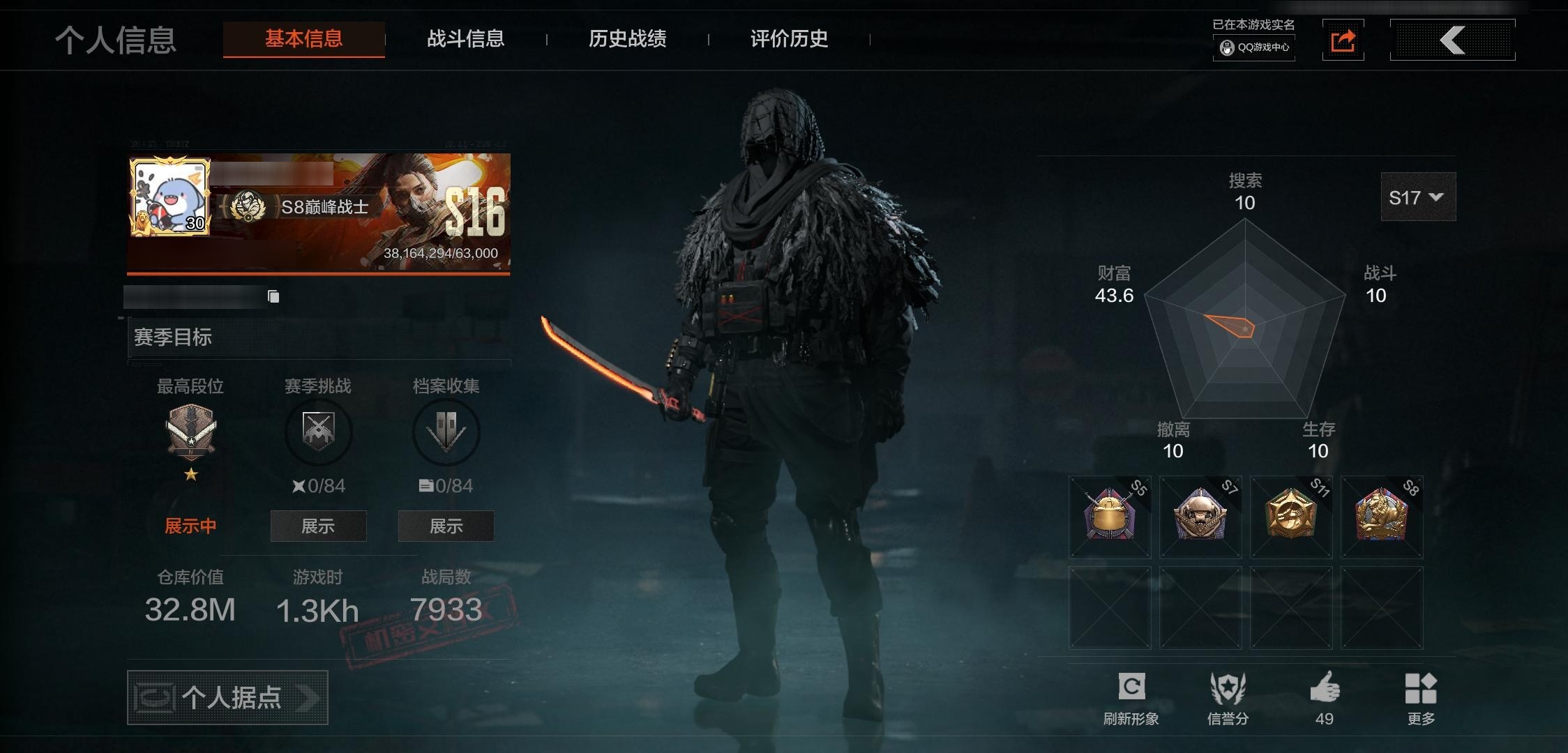1568x753 pixels.
Task: Enable 展示 for season challenge
Action: [318, 526]
